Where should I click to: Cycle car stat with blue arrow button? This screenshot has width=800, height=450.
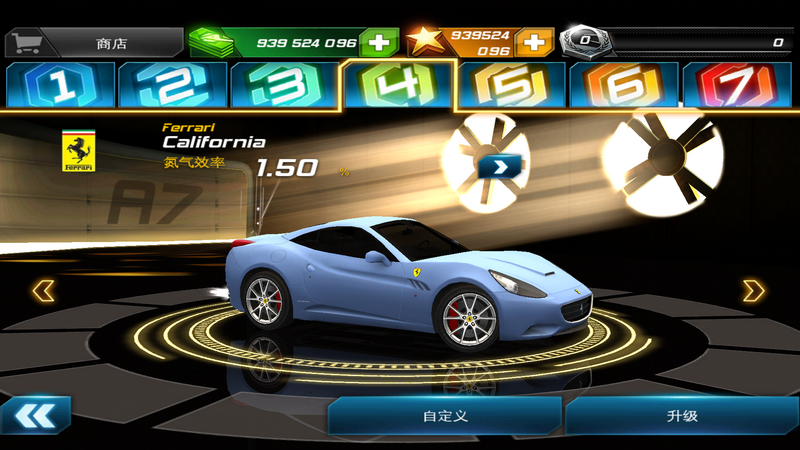(494, 165)
